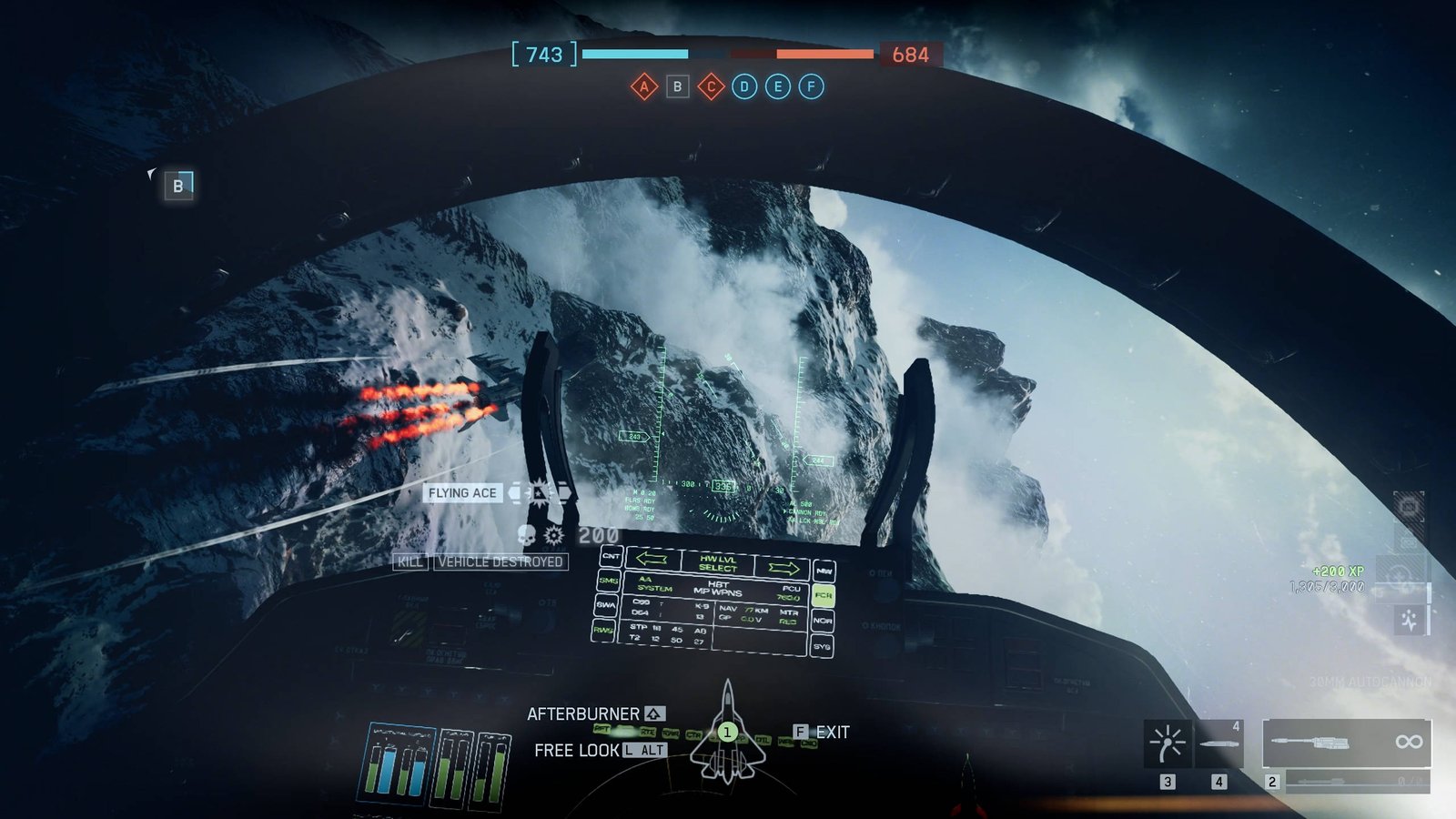Click the off-screen objective B marker

tap(178, 186)
